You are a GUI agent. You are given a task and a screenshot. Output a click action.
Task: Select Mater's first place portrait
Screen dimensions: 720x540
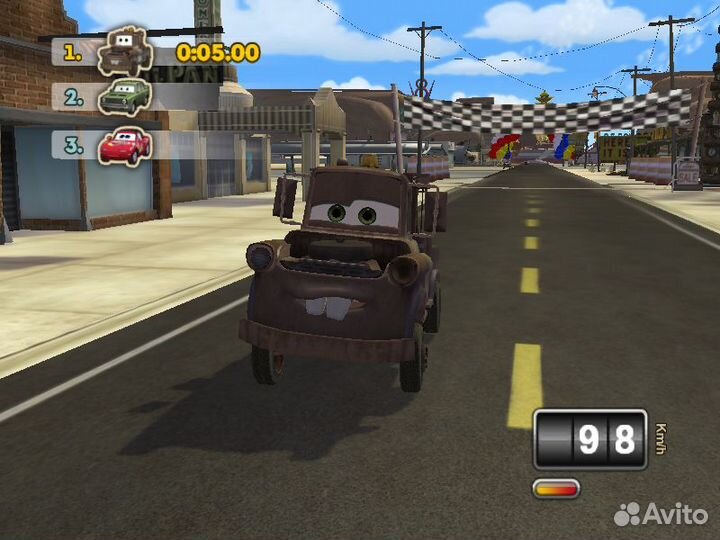pyautogui.click(x=125, y=51)
